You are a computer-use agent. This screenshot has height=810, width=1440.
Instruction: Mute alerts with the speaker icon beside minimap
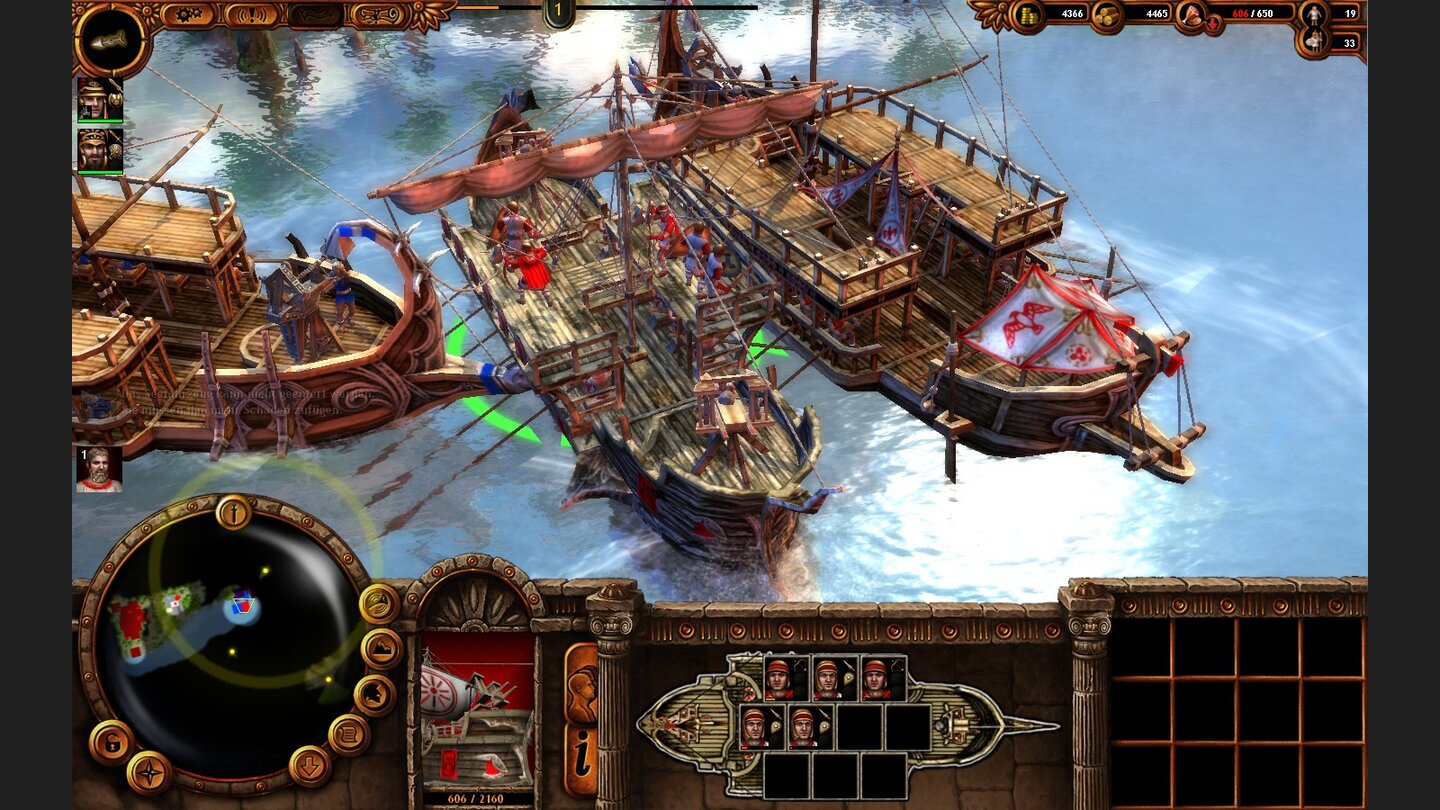[378, 604]
